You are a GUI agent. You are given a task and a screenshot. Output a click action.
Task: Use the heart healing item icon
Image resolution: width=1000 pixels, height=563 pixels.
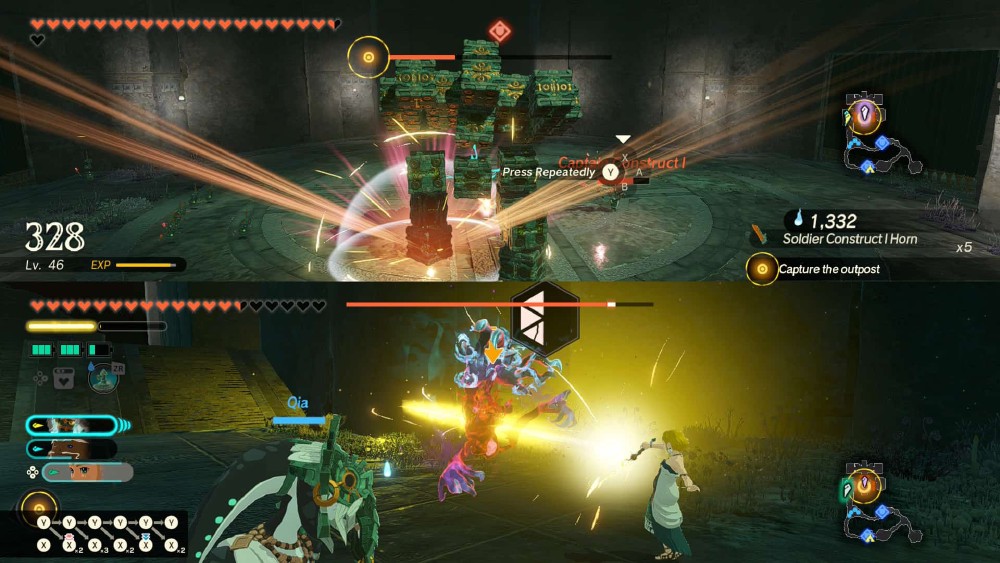tap(64, 378)
